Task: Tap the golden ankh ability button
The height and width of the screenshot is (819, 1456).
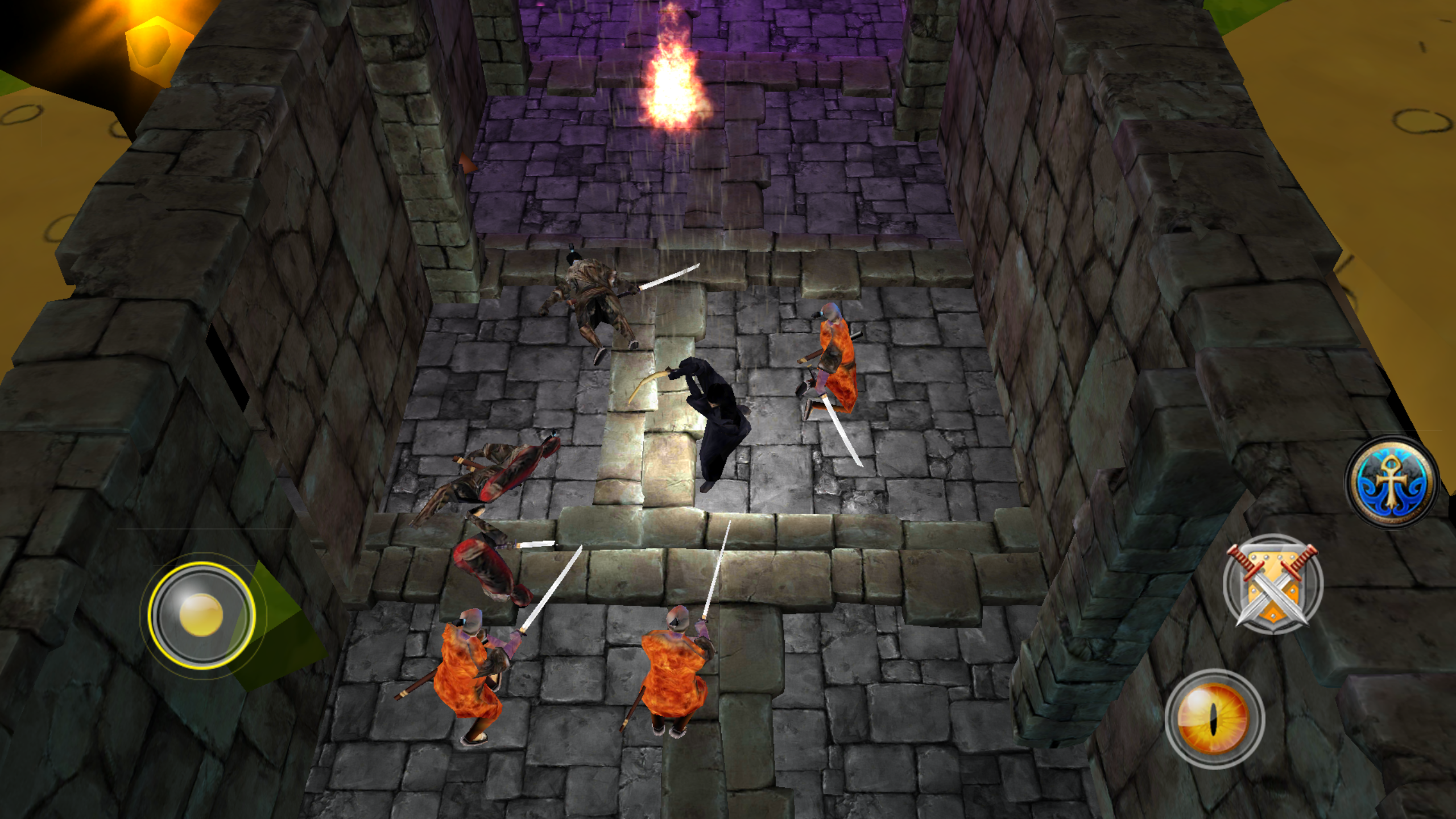Action: (1391, 482)
